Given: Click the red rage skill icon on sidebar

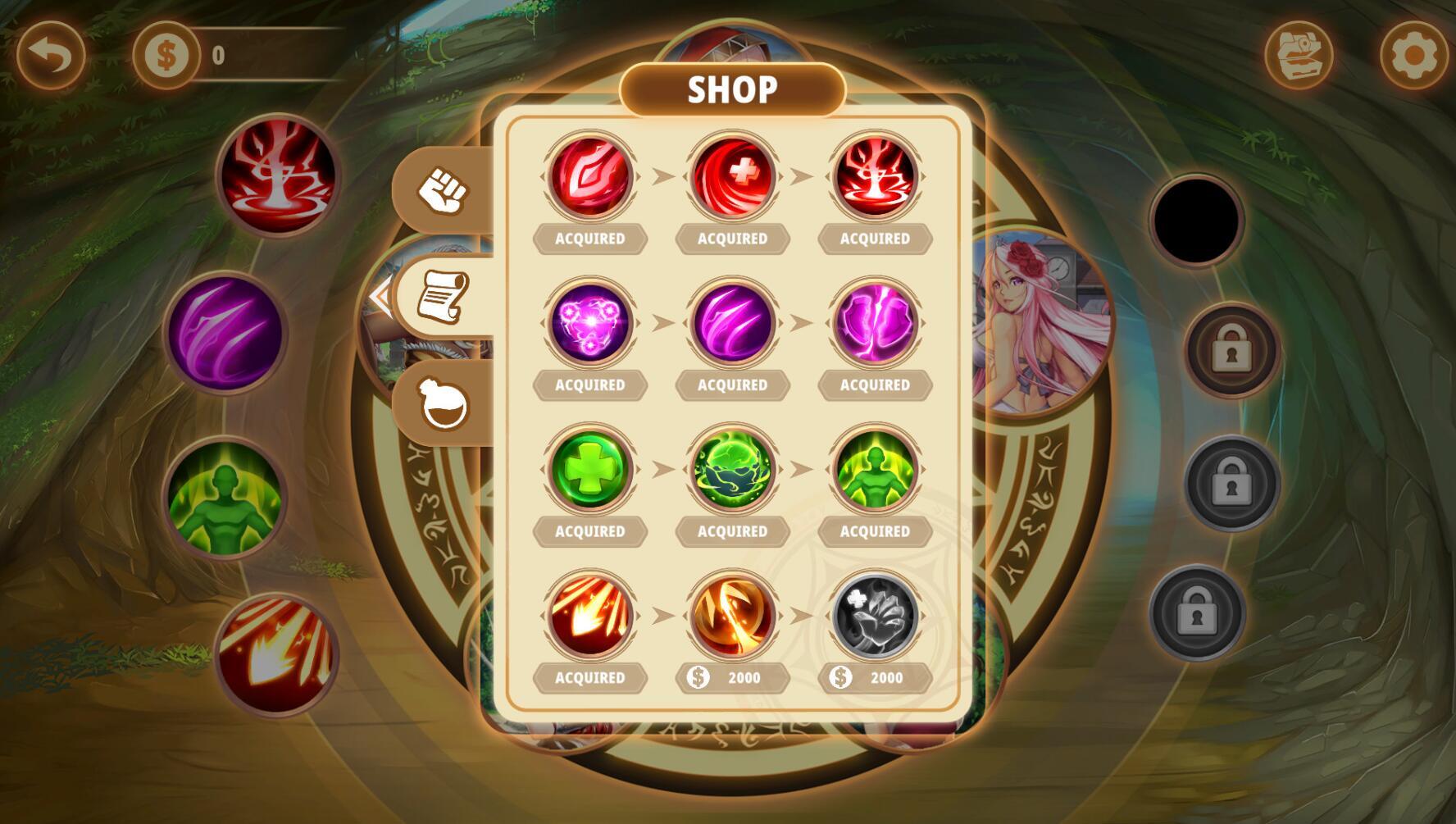Looking at the screenshot, I should [x=279, y=176].
